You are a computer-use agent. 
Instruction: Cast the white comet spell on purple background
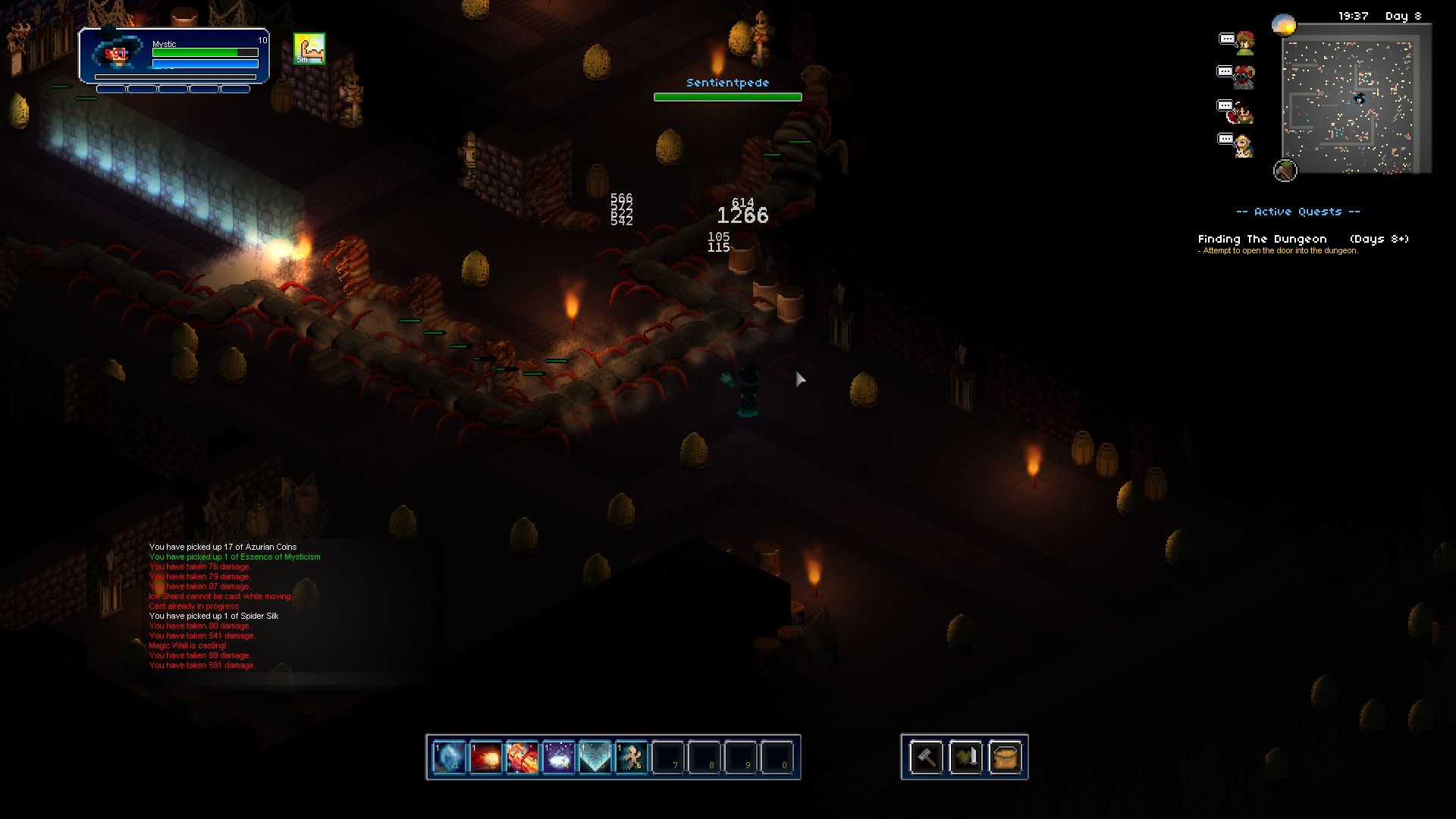coord(558,757)
